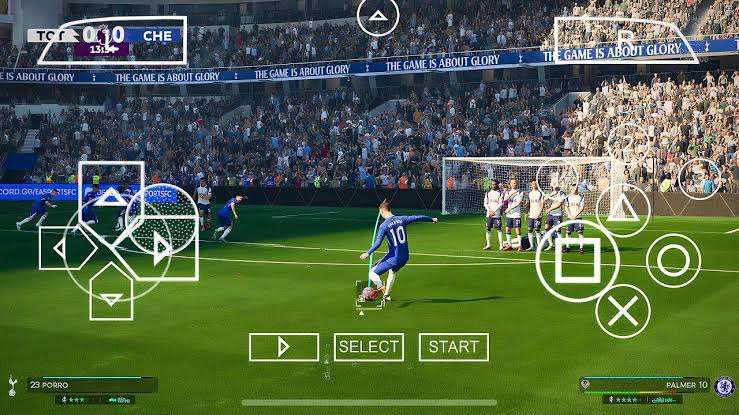
Task: Open the emulator menu with the top arrow
Action: [378, 16]
